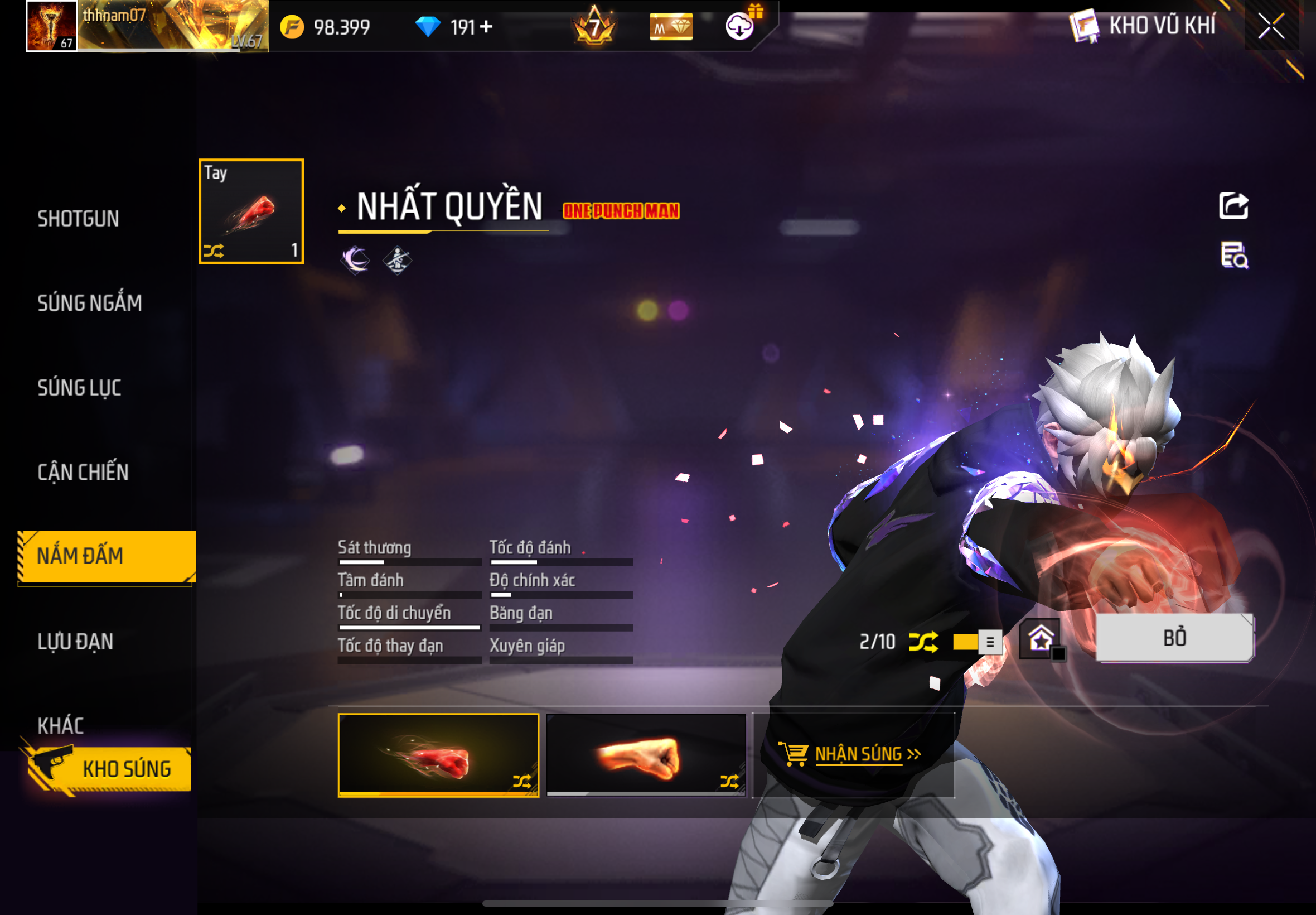Follow the NHẬN SÚNG shop link
This screenshot has height=915, width=1316.
[x=858, y=754]
